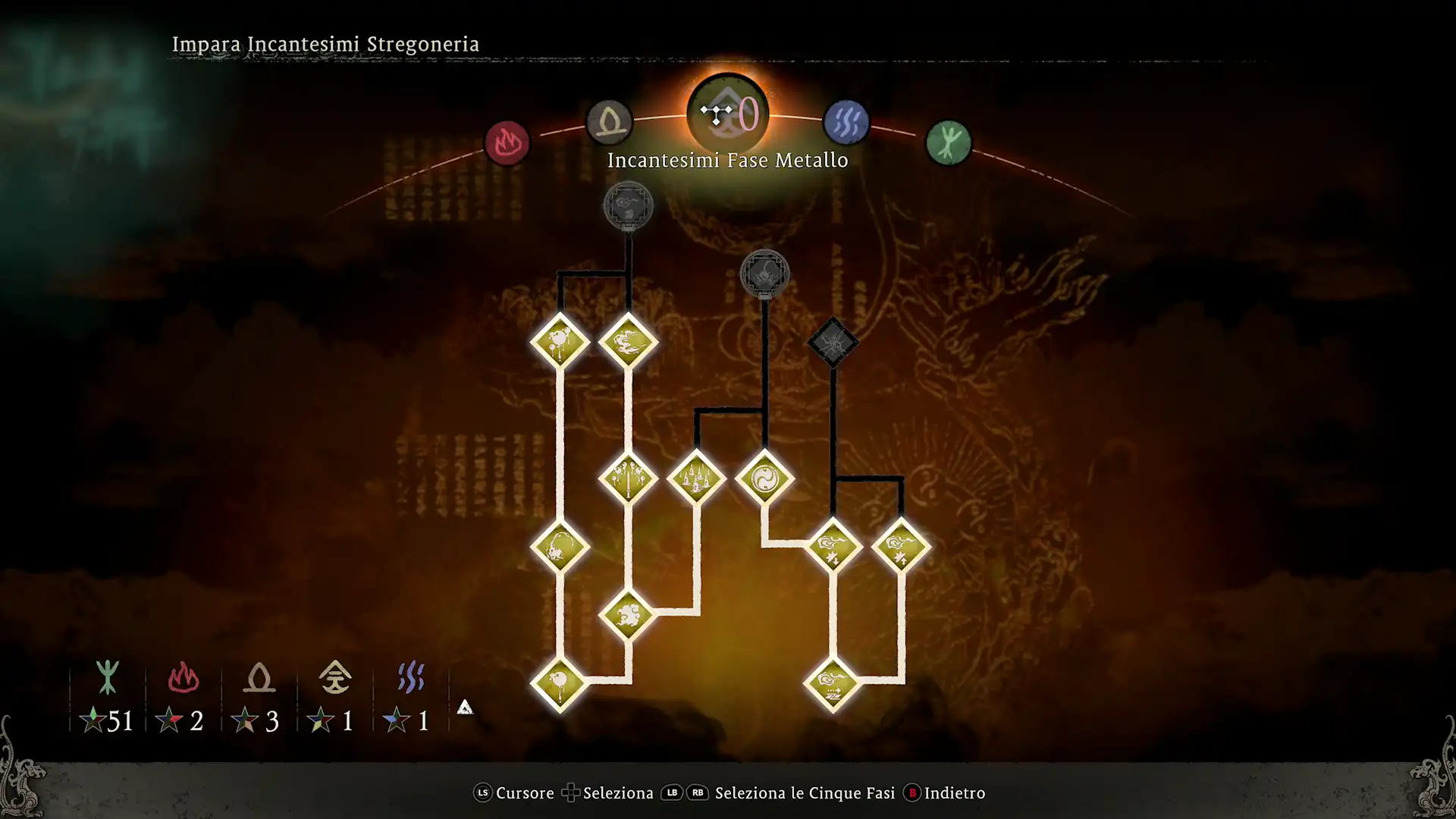Screen dimensions: 1456x819
Task: Select the red Fire Phase flame icon
Action: 509,143
